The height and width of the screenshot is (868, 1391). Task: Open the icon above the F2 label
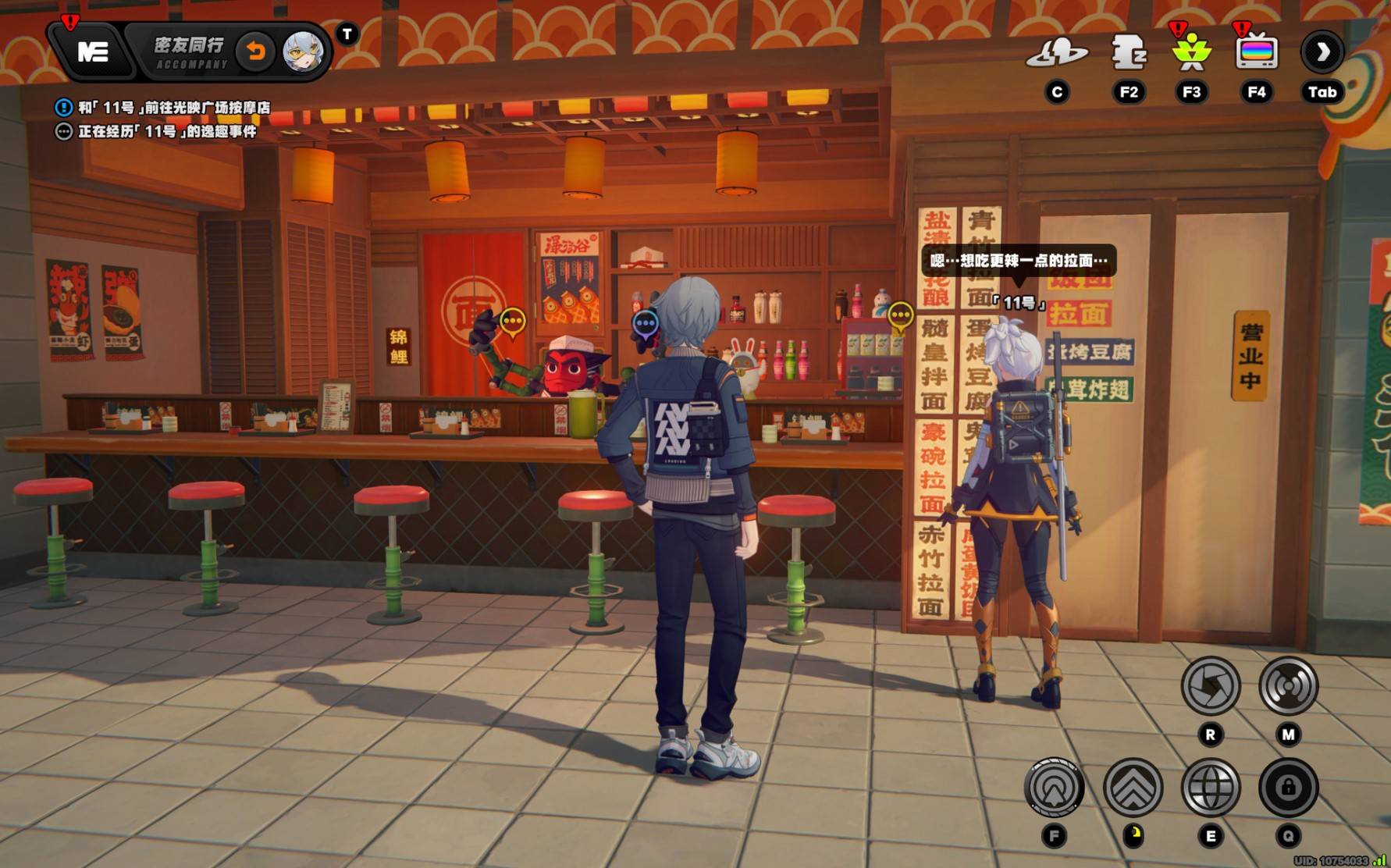point(1128,53)
